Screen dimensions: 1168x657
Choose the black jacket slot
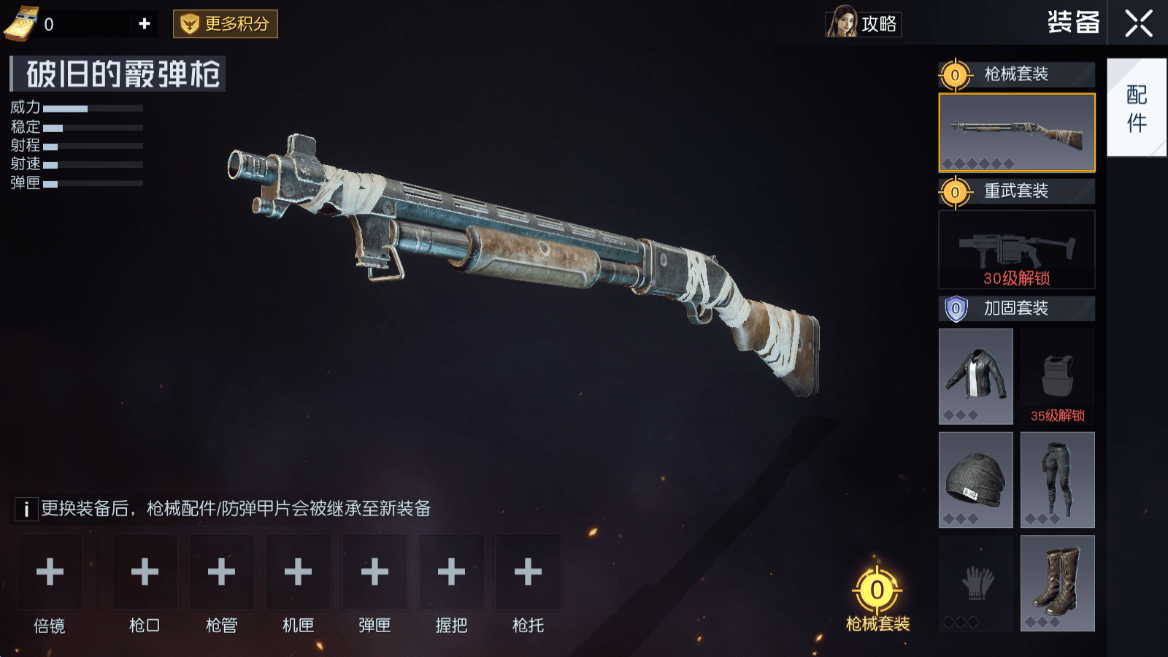tap(976, 377)
